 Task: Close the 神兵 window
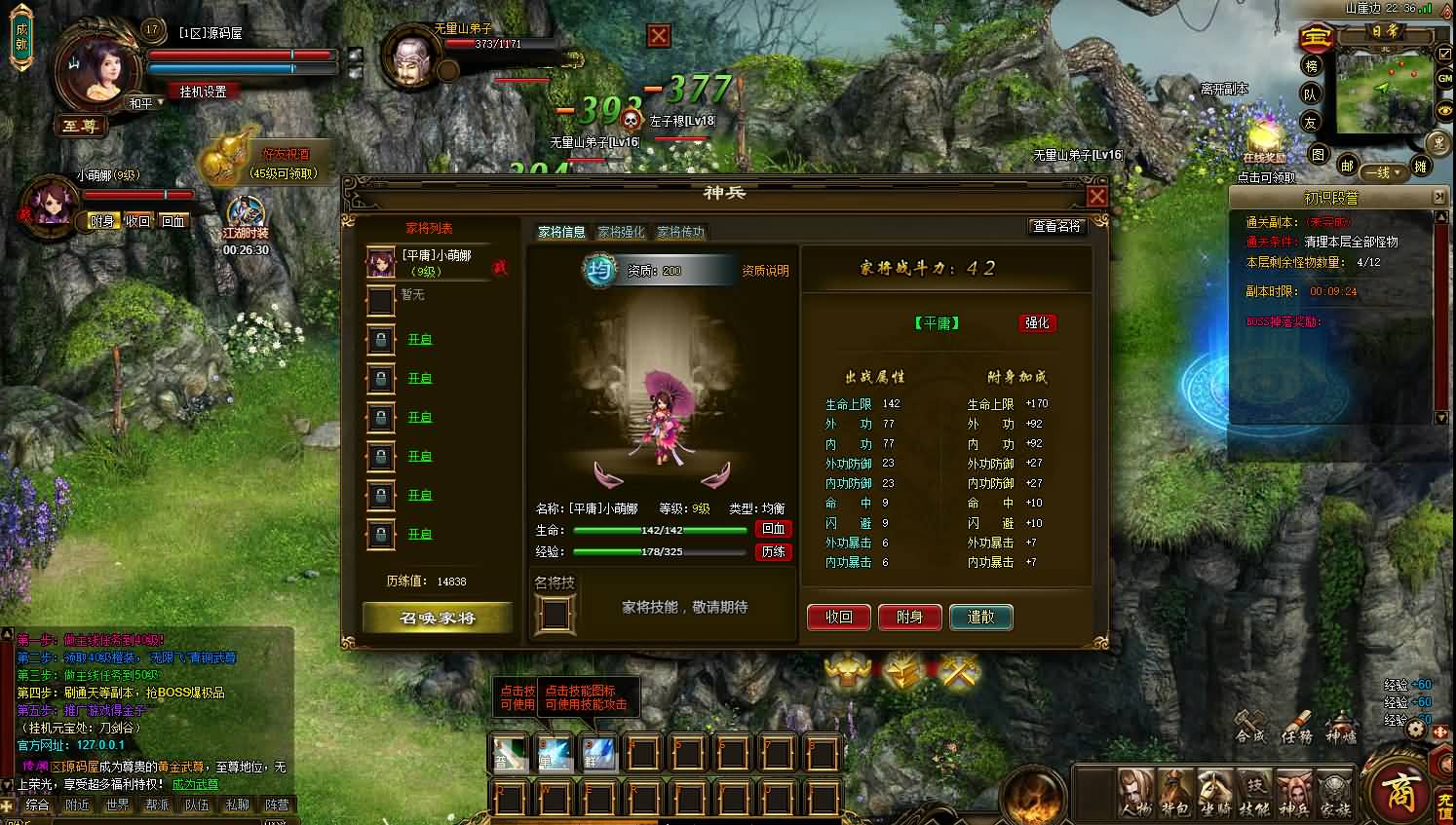coord(1096,197)
